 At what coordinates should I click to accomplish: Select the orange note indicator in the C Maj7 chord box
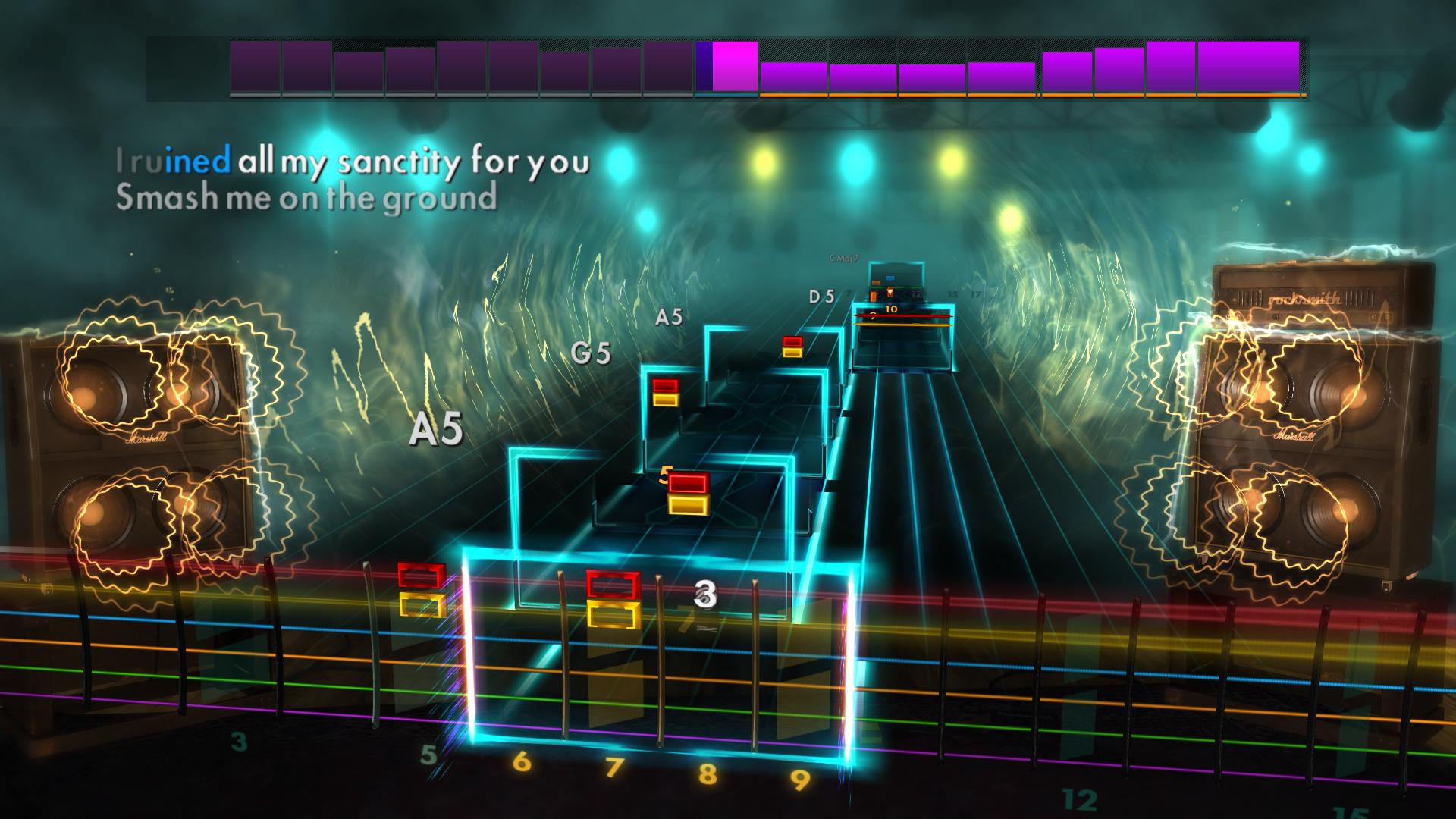click(x=876, y=282)
